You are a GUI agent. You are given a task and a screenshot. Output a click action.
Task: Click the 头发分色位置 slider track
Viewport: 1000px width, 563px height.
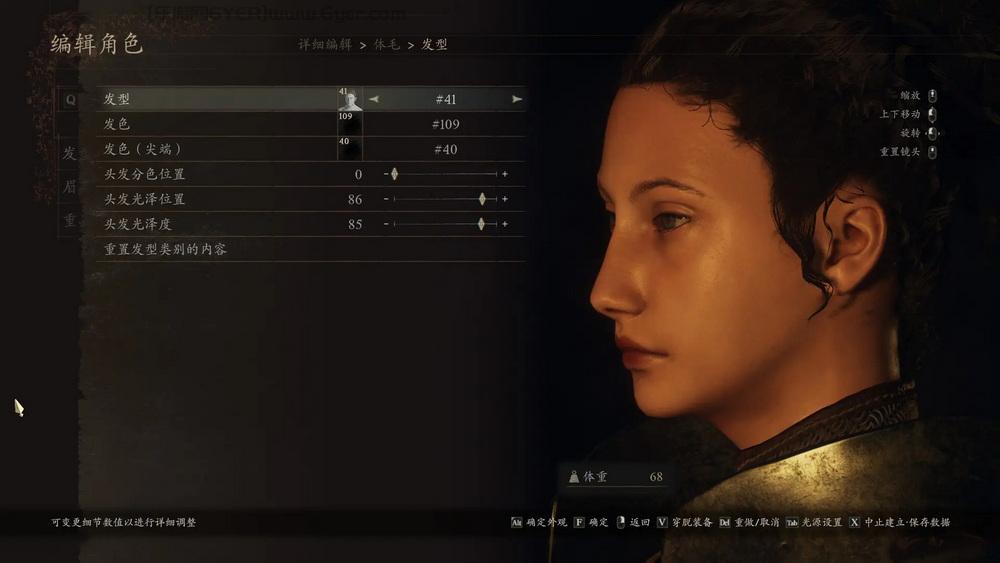[x=445, y=174]
